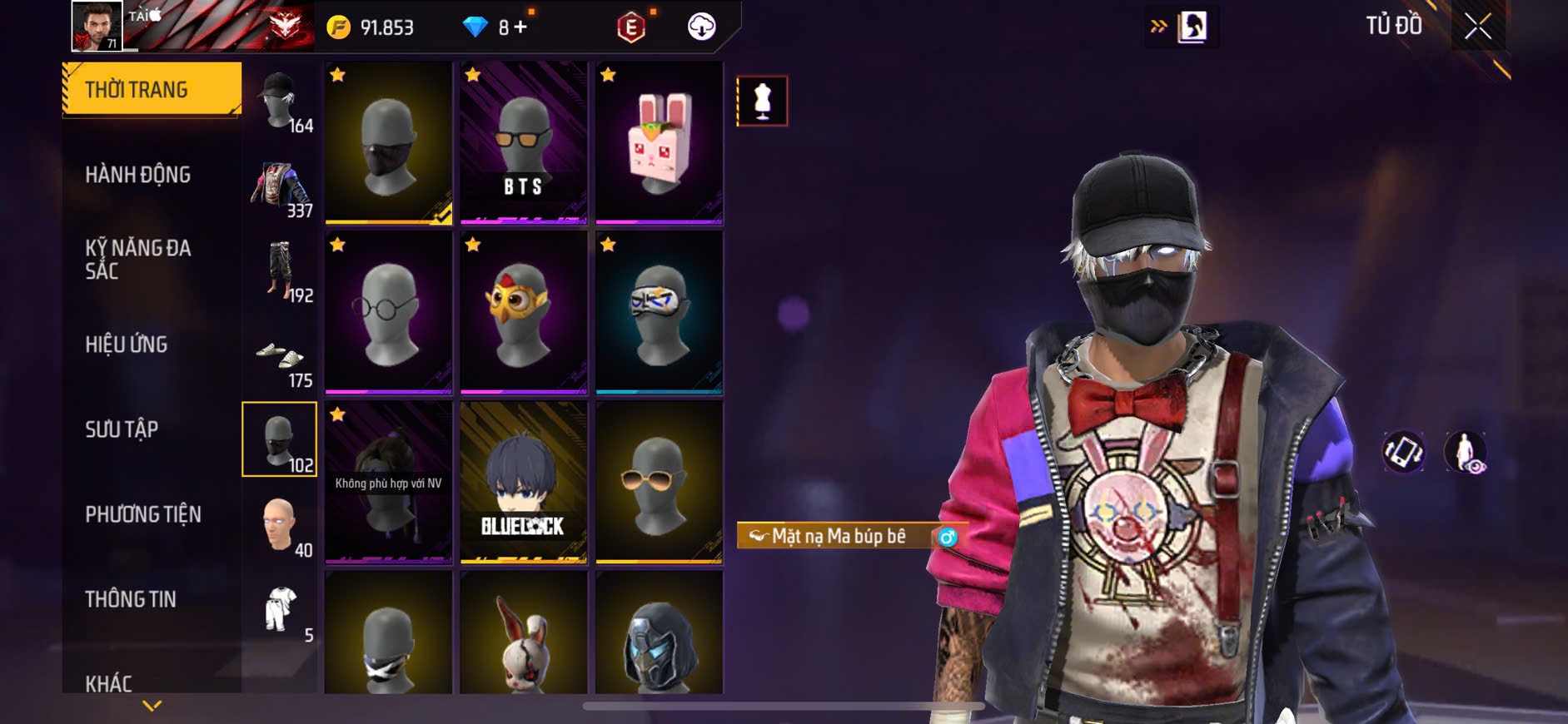Open the pants category with 192 items

(x=280, y=272)
